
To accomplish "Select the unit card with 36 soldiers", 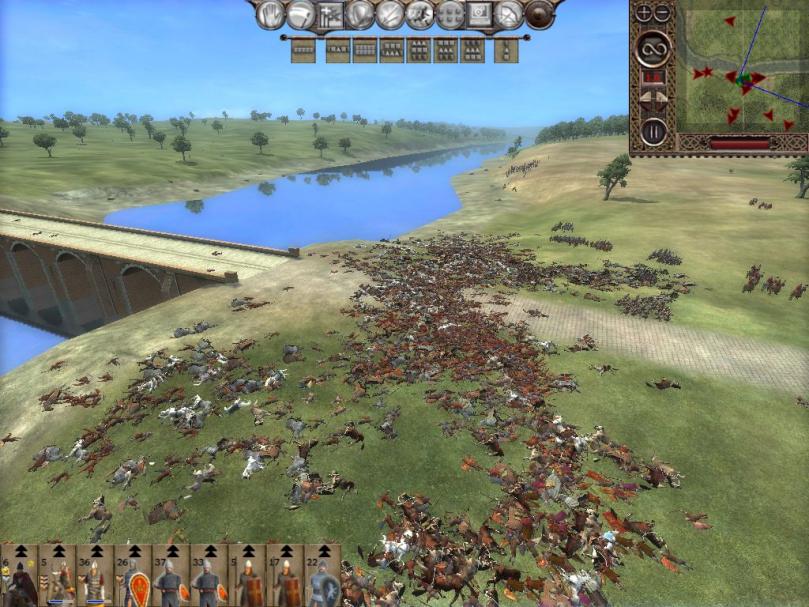I will tap(95, 578).
